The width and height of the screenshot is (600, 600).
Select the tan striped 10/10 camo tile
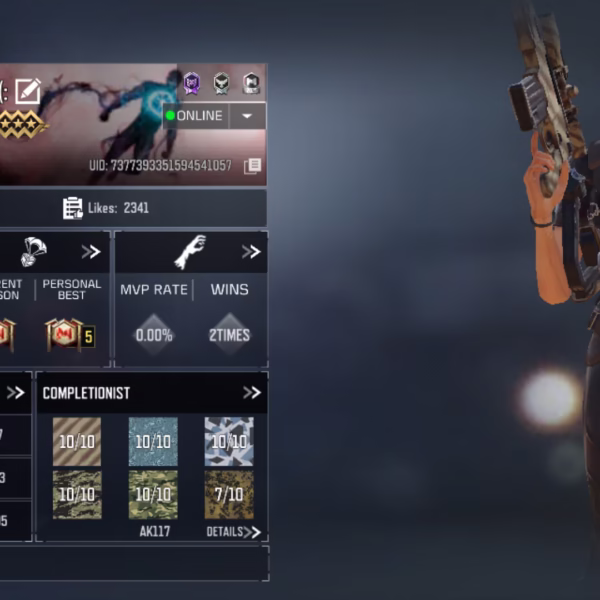pyautogui.click(x=77, y=442)
